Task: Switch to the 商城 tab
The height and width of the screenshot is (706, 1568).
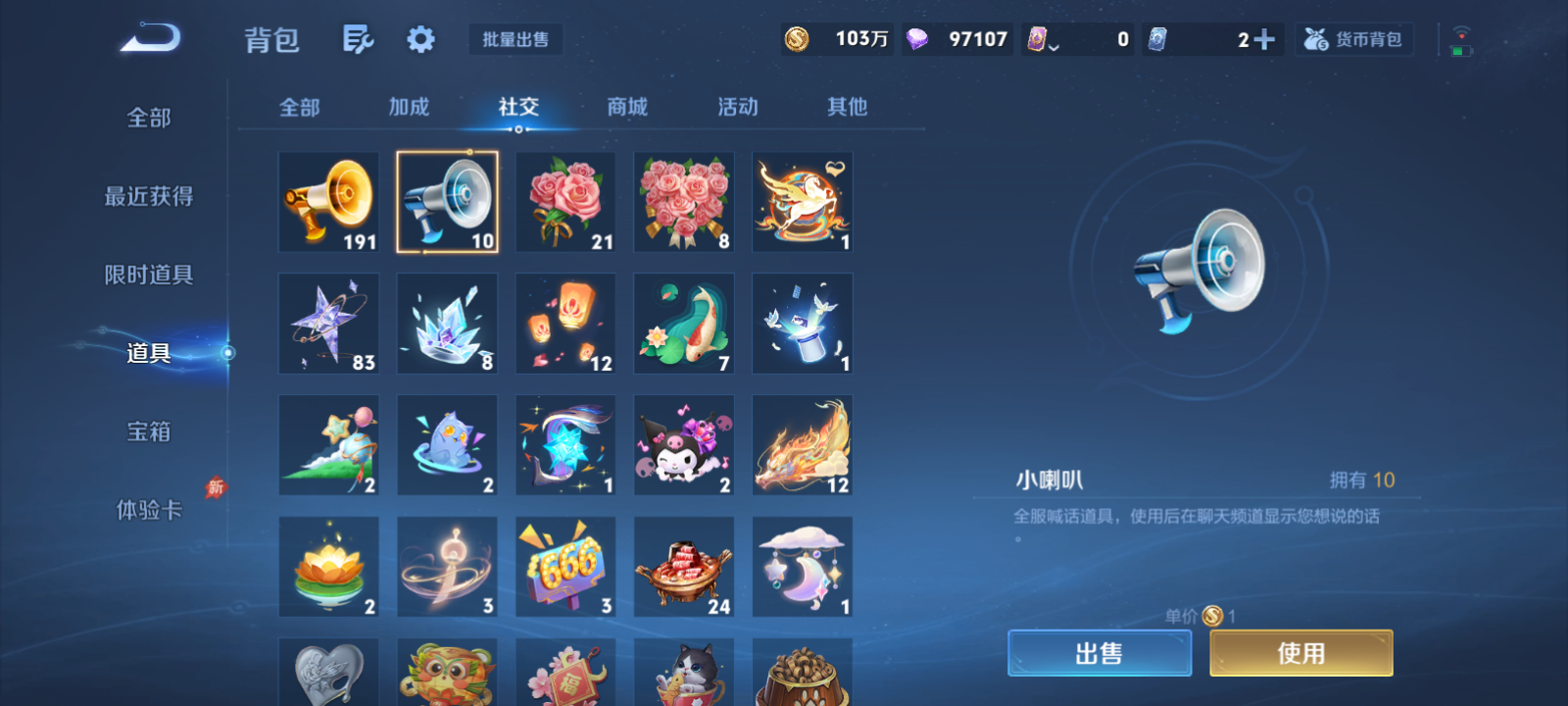Action: pos(627,108)
